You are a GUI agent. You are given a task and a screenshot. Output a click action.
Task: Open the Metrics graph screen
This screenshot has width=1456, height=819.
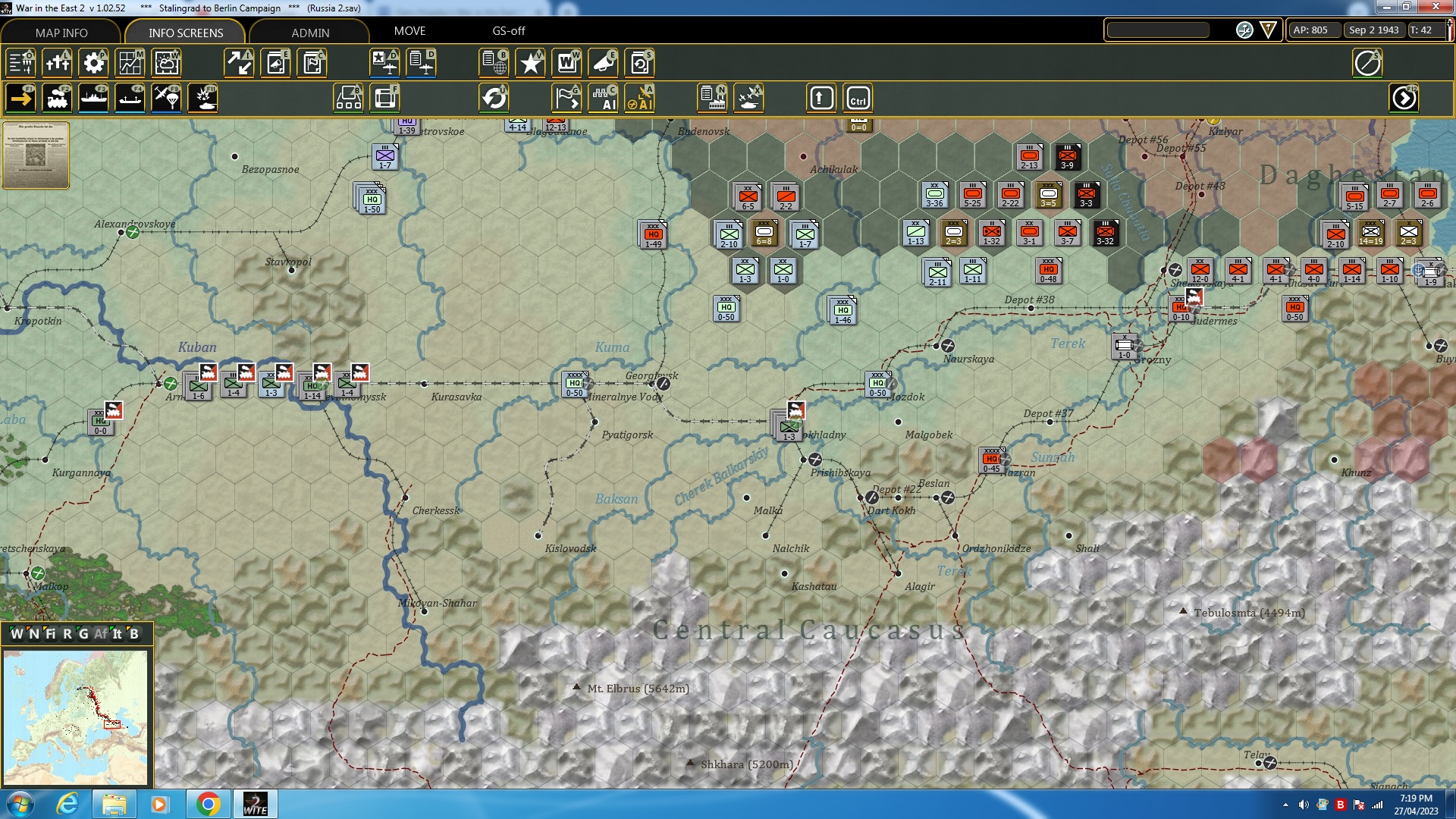tap(130, 63)
